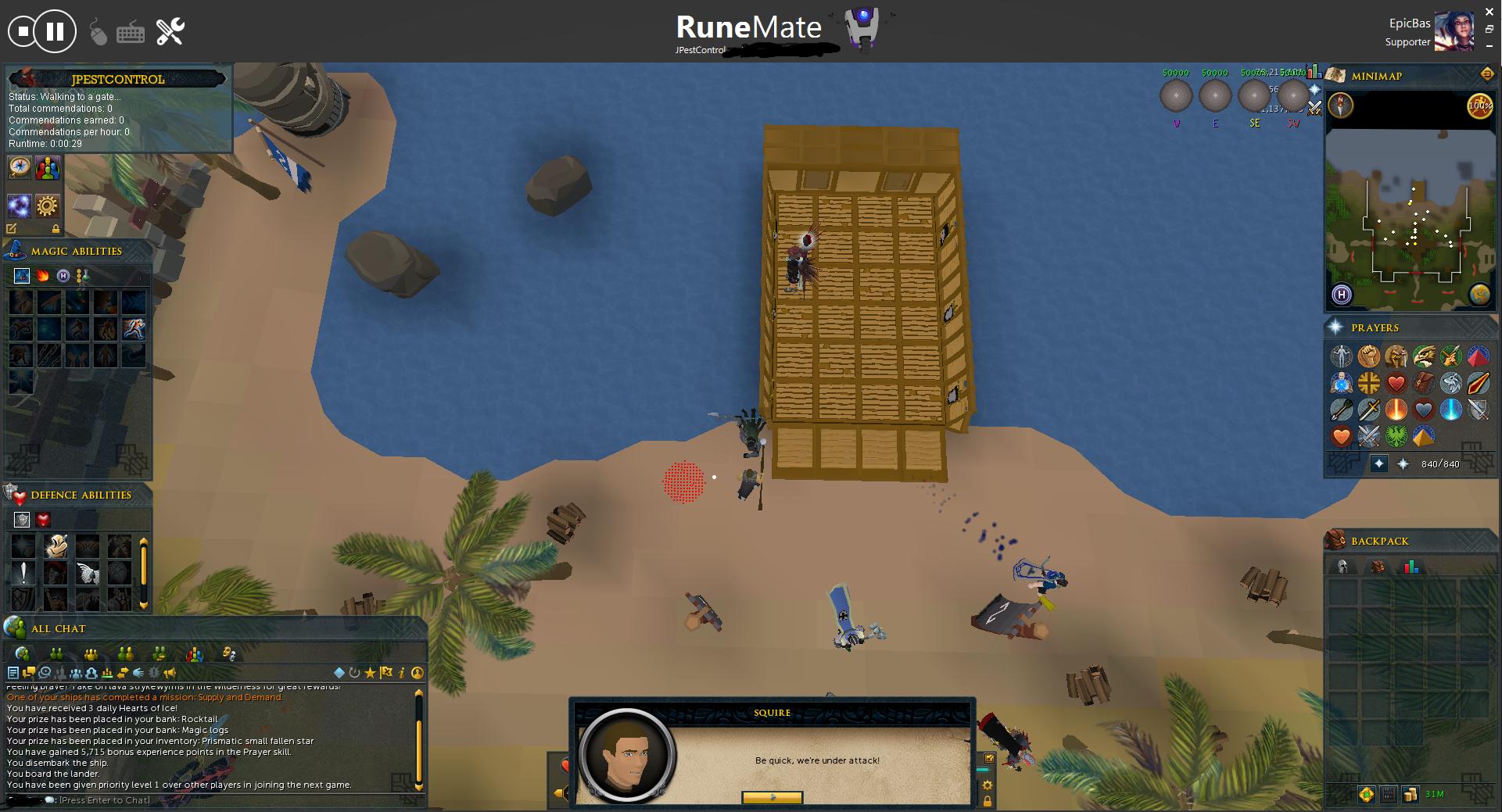Screen dimensions: 1502x812
Task: Continue the Squire dialogue
Action: point(772,797)
